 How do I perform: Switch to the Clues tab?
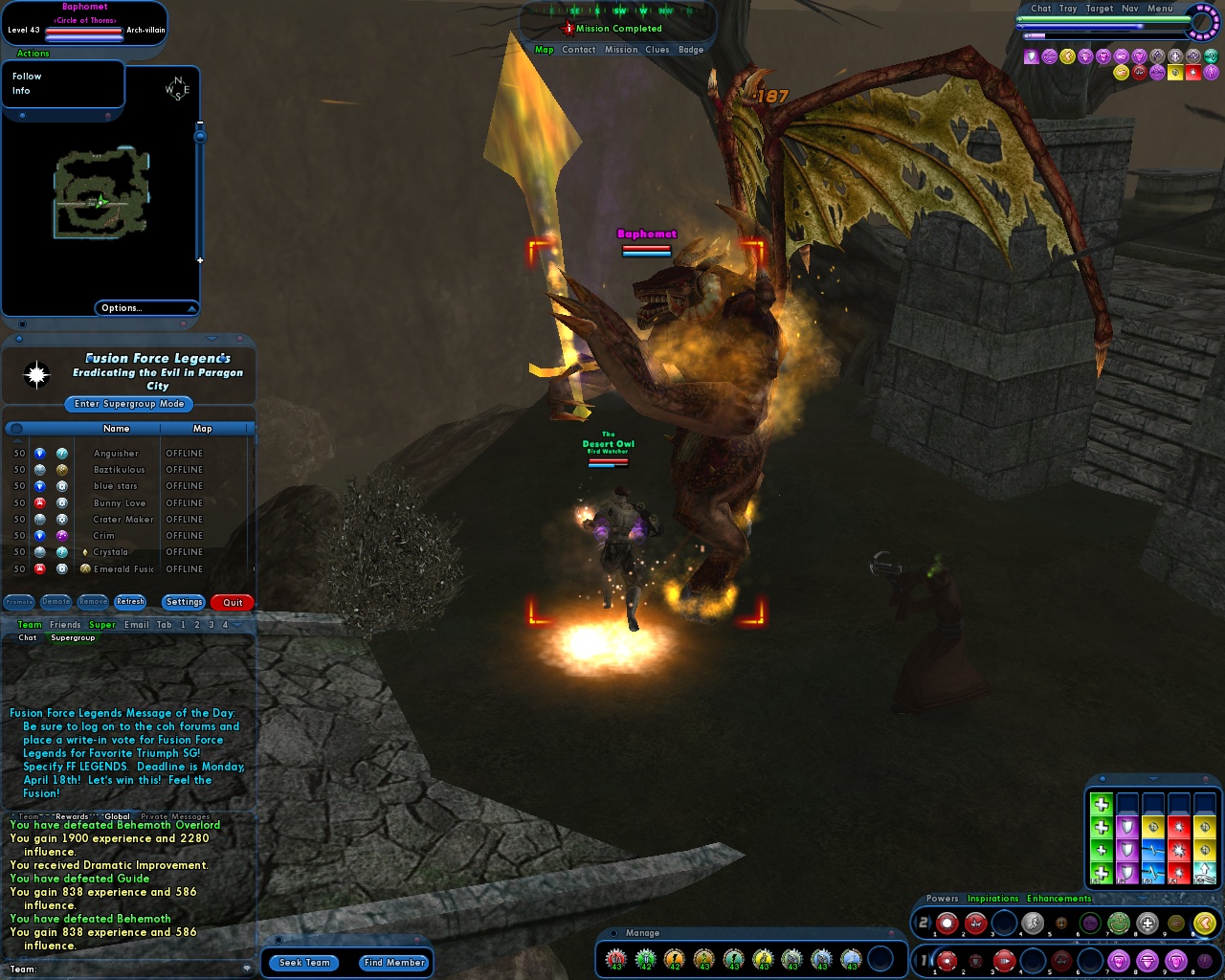pos(657,49)
